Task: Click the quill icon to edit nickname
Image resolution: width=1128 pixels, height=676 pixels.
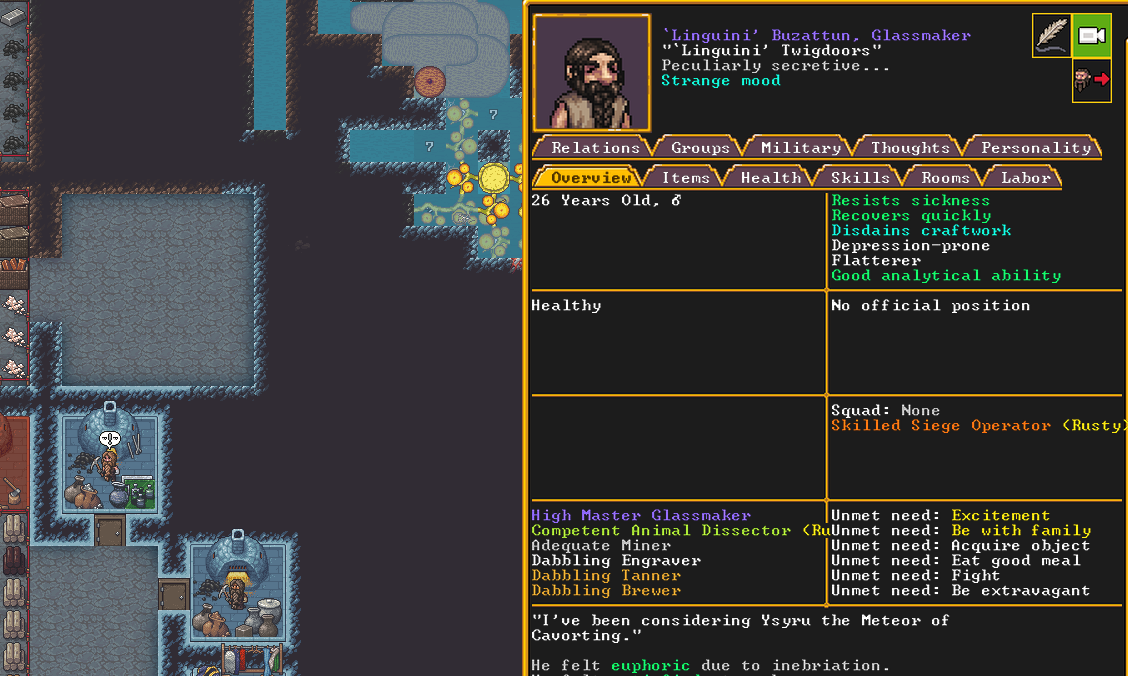Action: click(1051, 36)
